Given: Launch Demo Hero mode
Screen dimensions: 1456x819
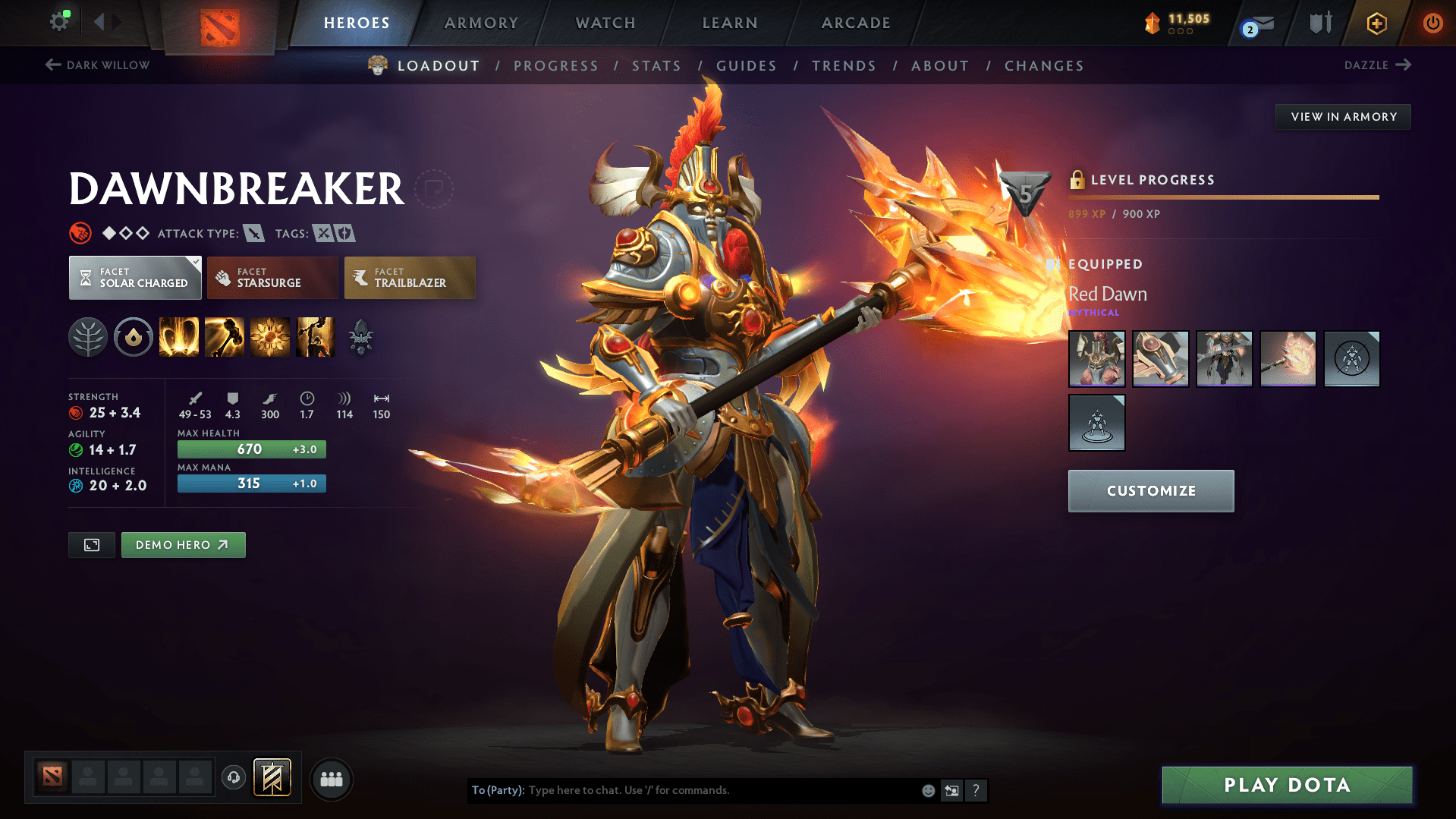Looking at the screenshot, I should coord(183,545).
